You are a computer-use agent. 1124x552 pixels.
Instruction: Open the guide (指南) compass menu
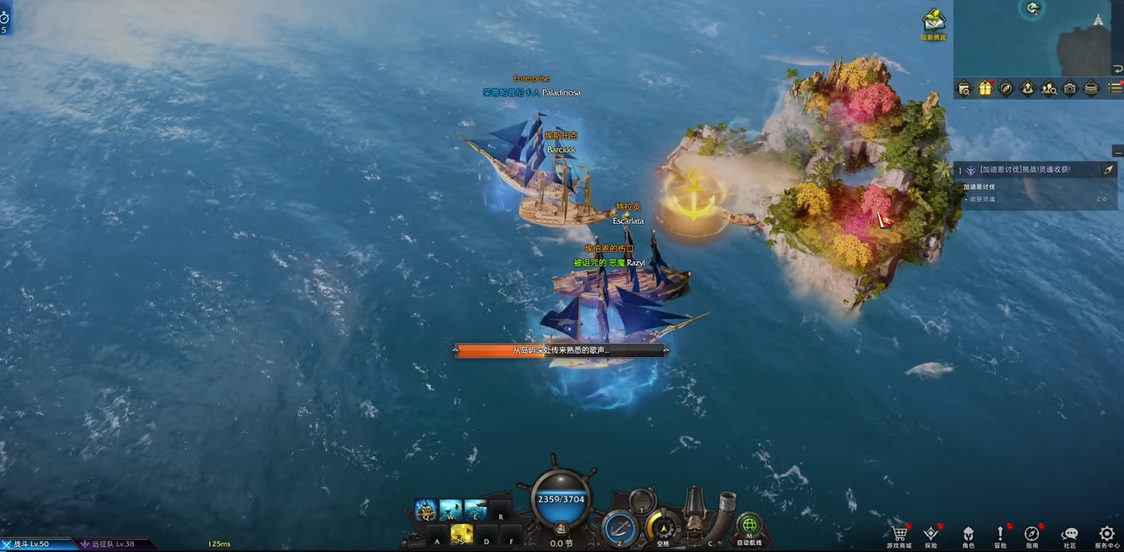pyautogui.click(x=1032, y=534)
